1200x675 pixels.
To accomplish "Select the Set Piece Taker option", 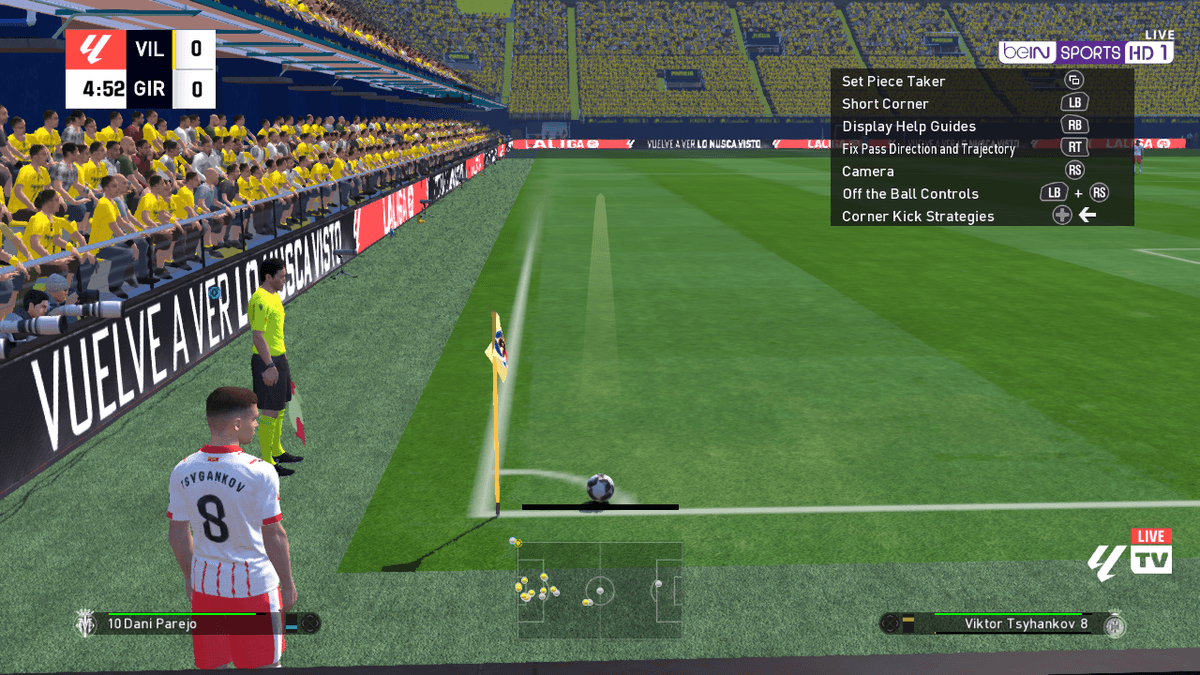I will [893, 81].
